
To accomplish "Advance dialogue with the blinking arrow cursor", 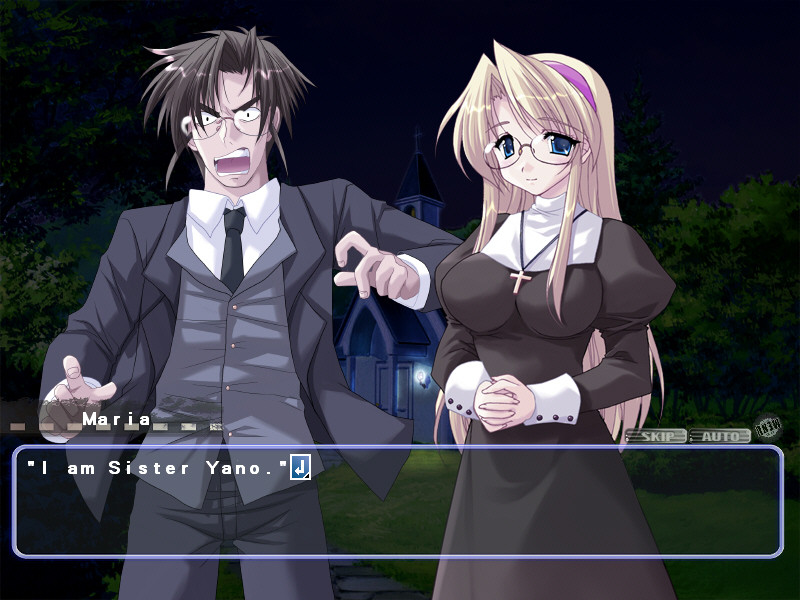I will [300, 467].
